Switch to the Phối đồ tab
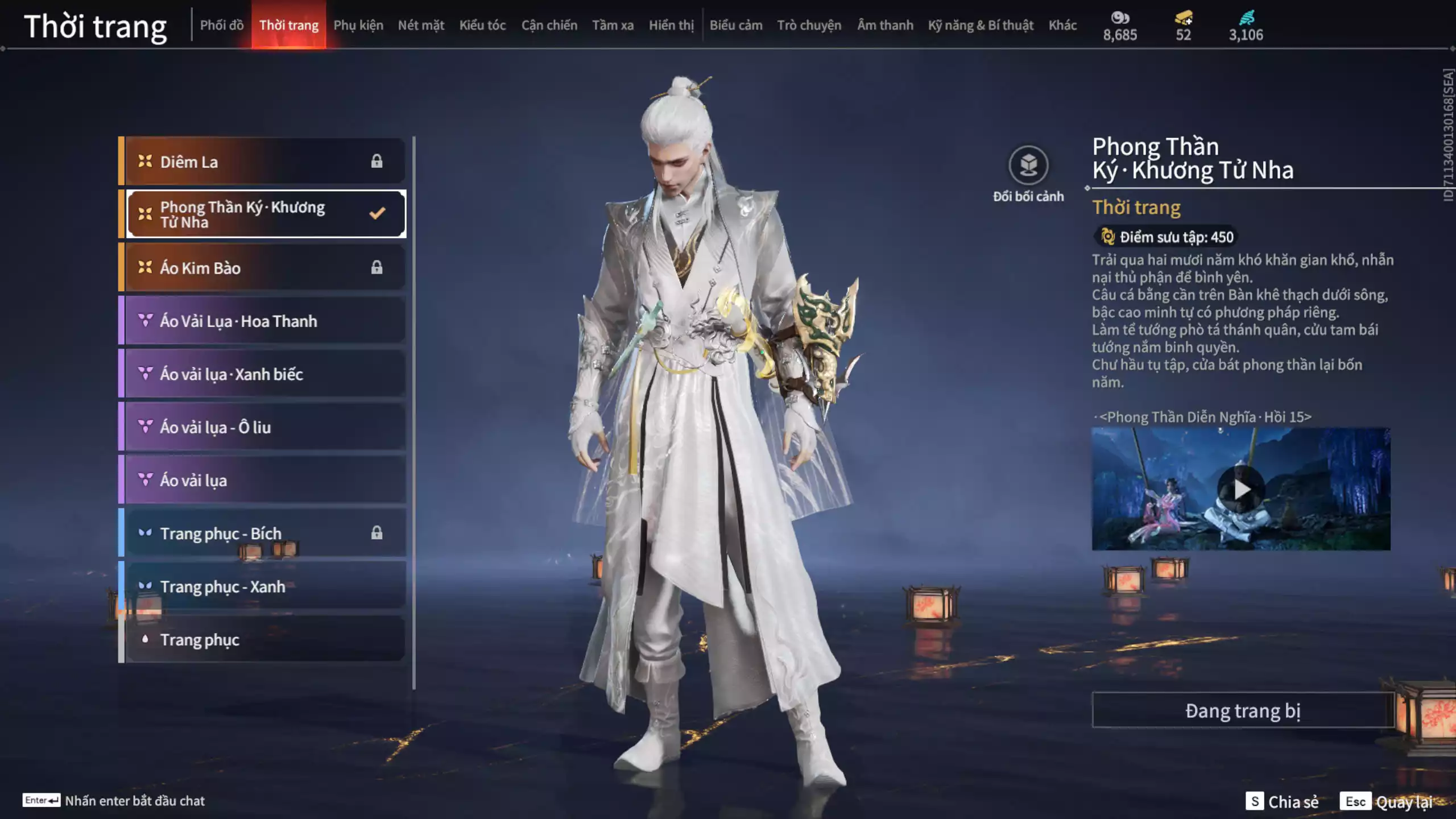Screen dimensions: 1456x819 pos(221,25)
